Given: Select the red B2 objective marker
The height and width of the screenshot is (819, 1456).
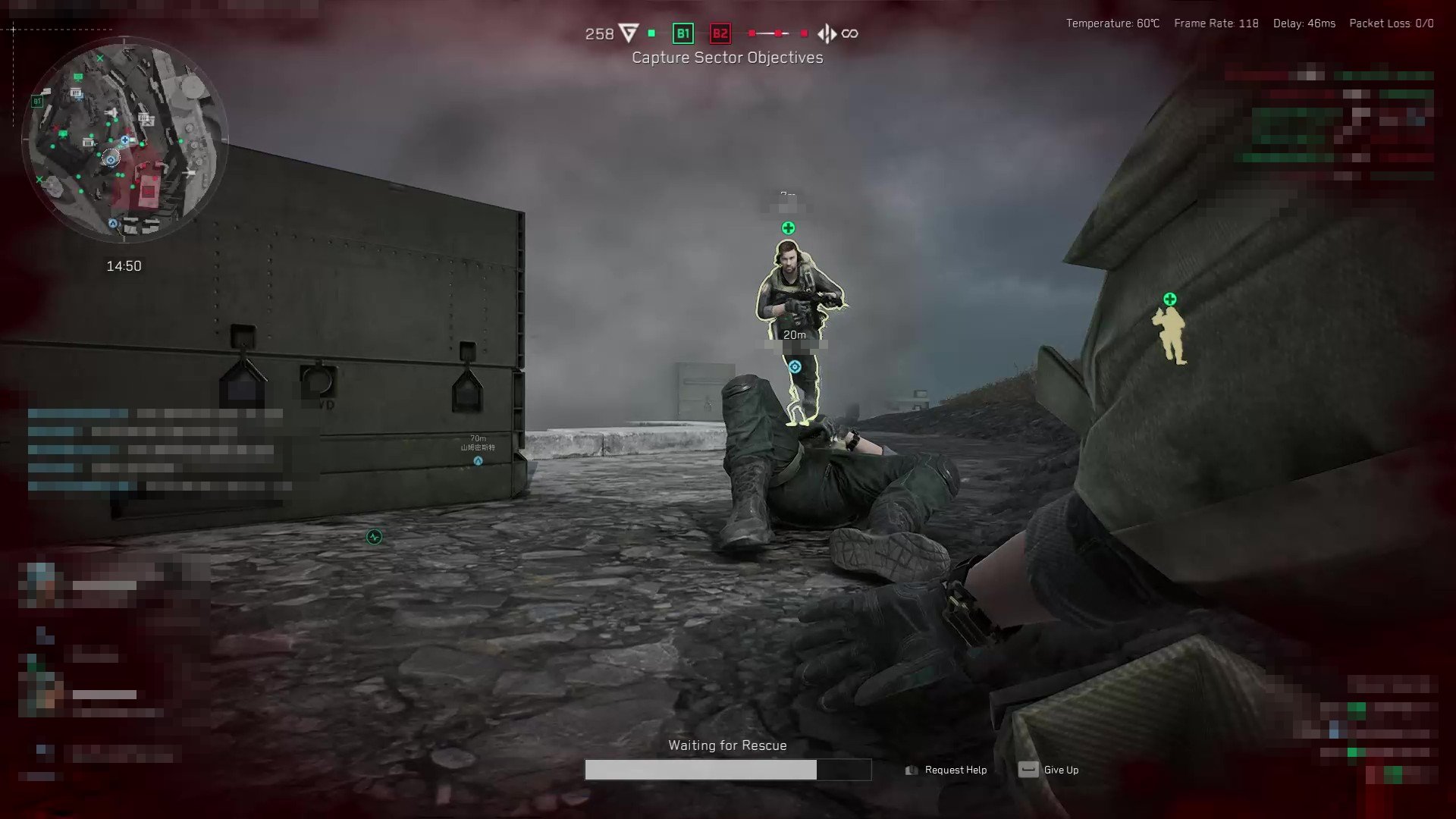Looking at the screenshot, I should pos(719,33).
